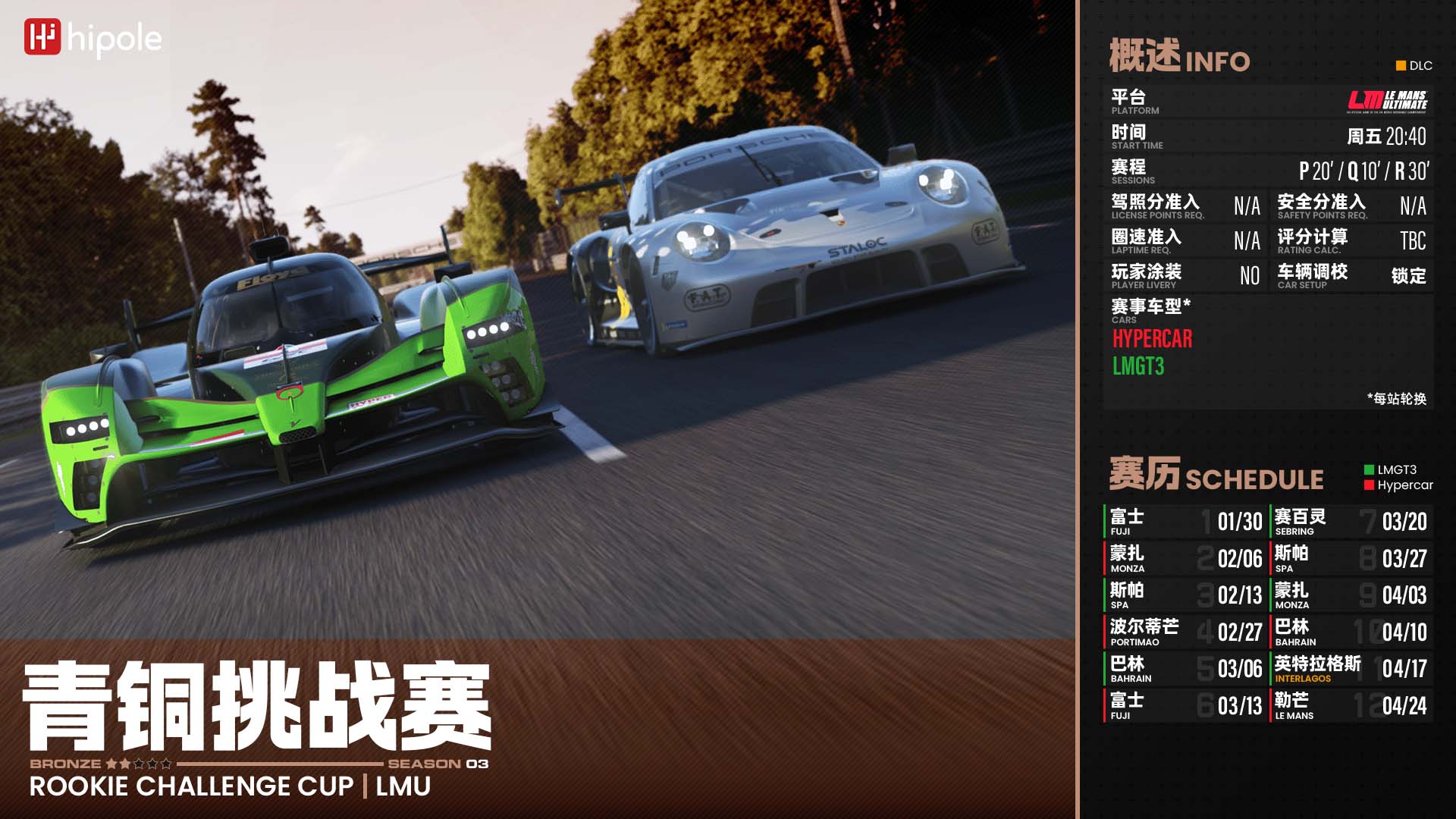
Task: Select the Portimao 02/27 round
Action: (1185, 632)
